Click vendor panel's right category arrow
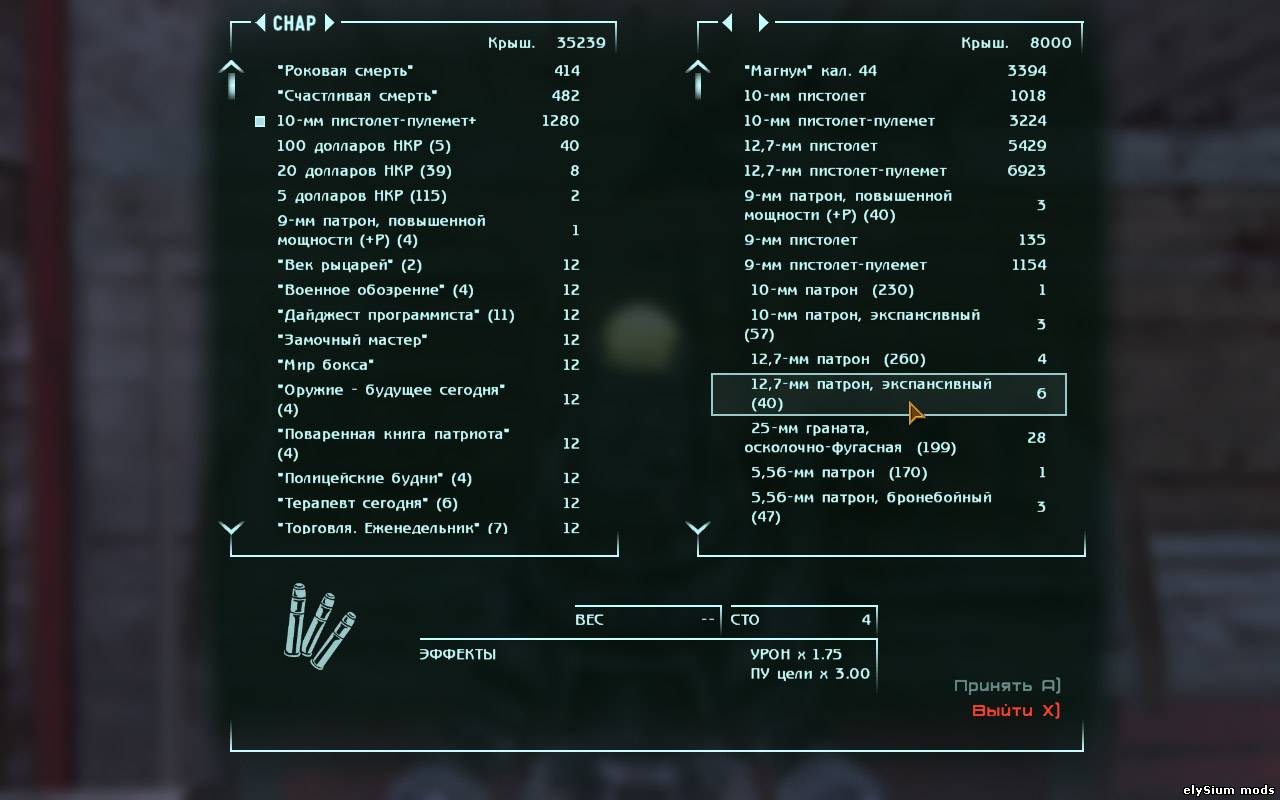This screenshot has width=1280, height=800. click(x=763, y=23)
